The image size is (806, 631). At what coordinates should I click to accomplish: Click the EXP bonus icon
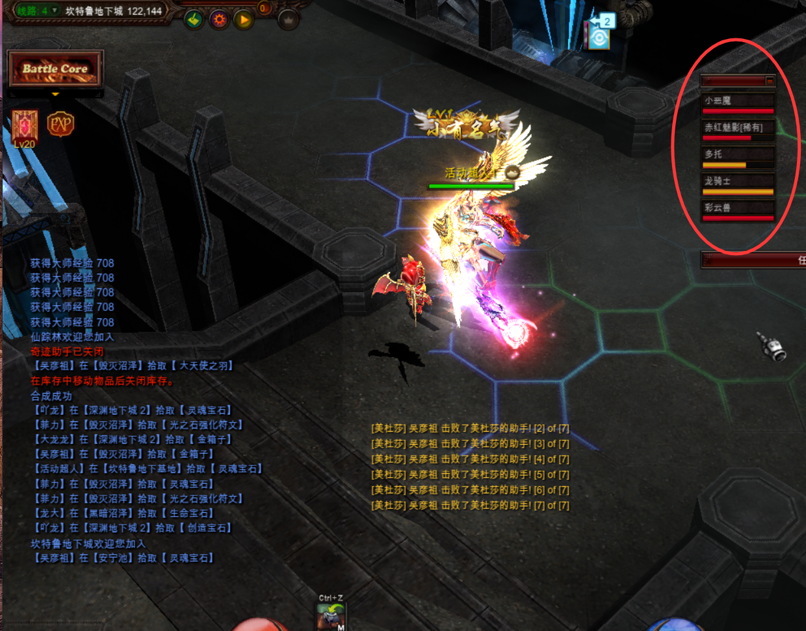[61, 124]
